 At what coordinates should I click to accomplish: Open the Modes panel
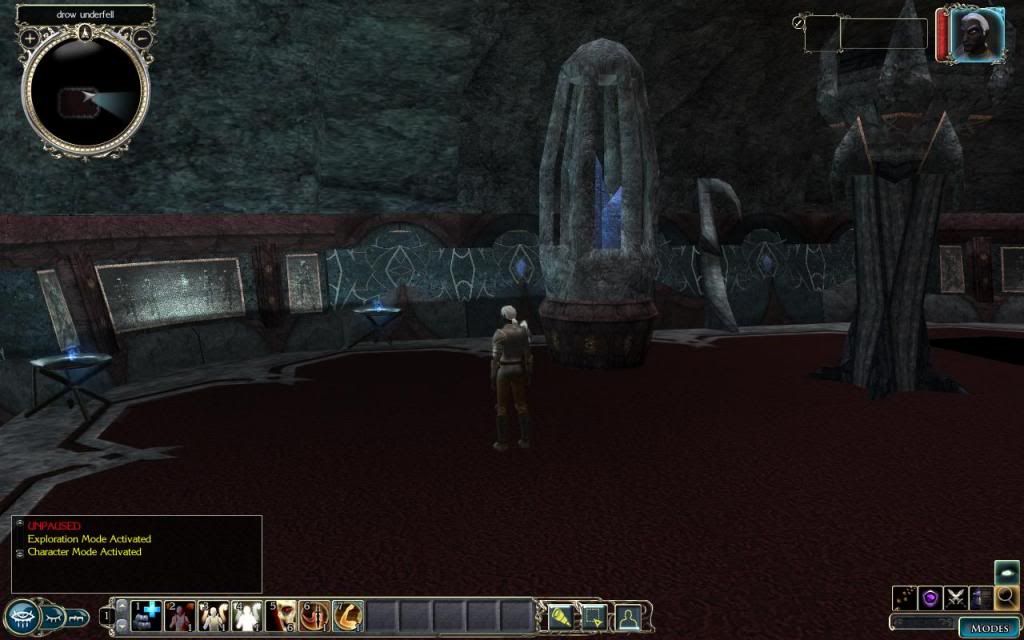point(989,628)
